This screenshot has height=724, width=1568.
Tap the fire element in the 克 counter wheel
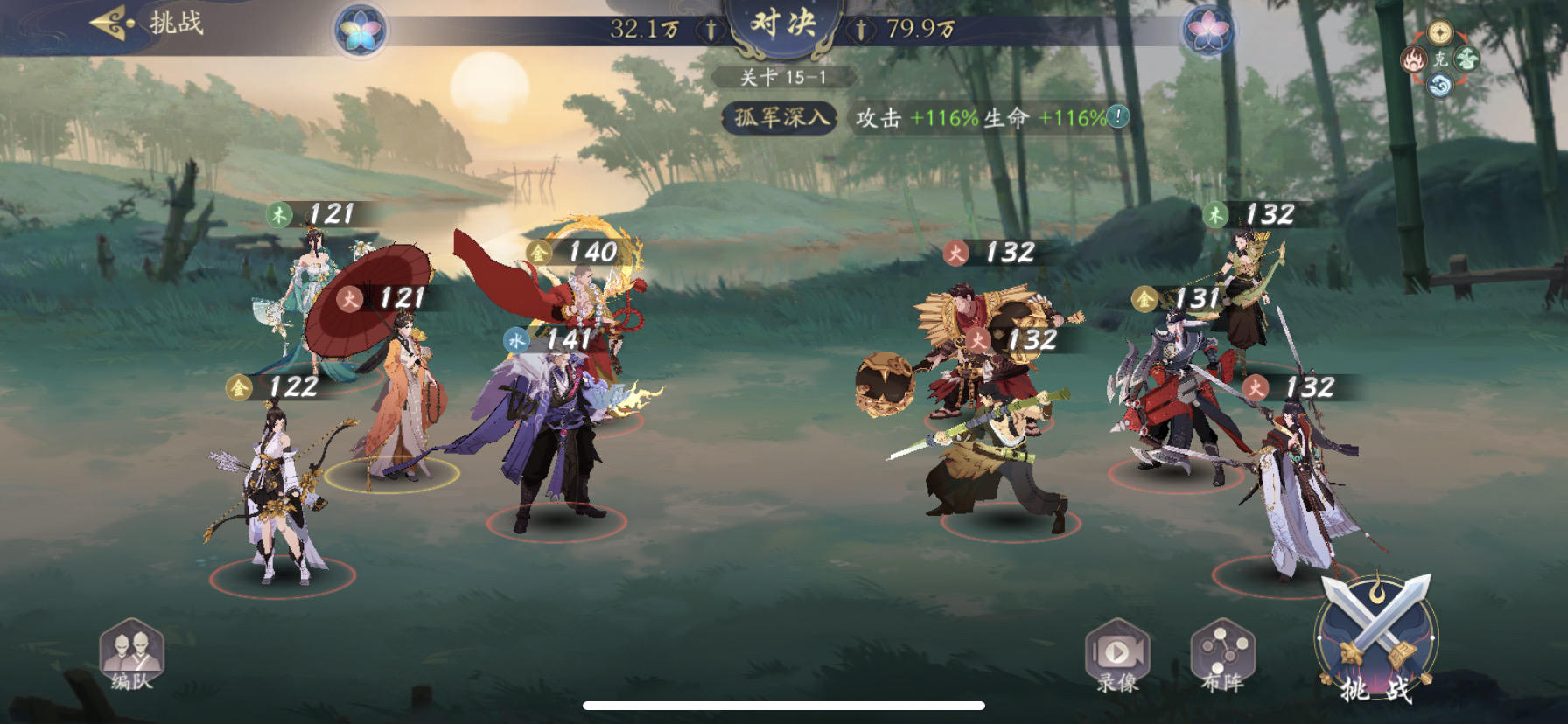(x=1413, y=60)
